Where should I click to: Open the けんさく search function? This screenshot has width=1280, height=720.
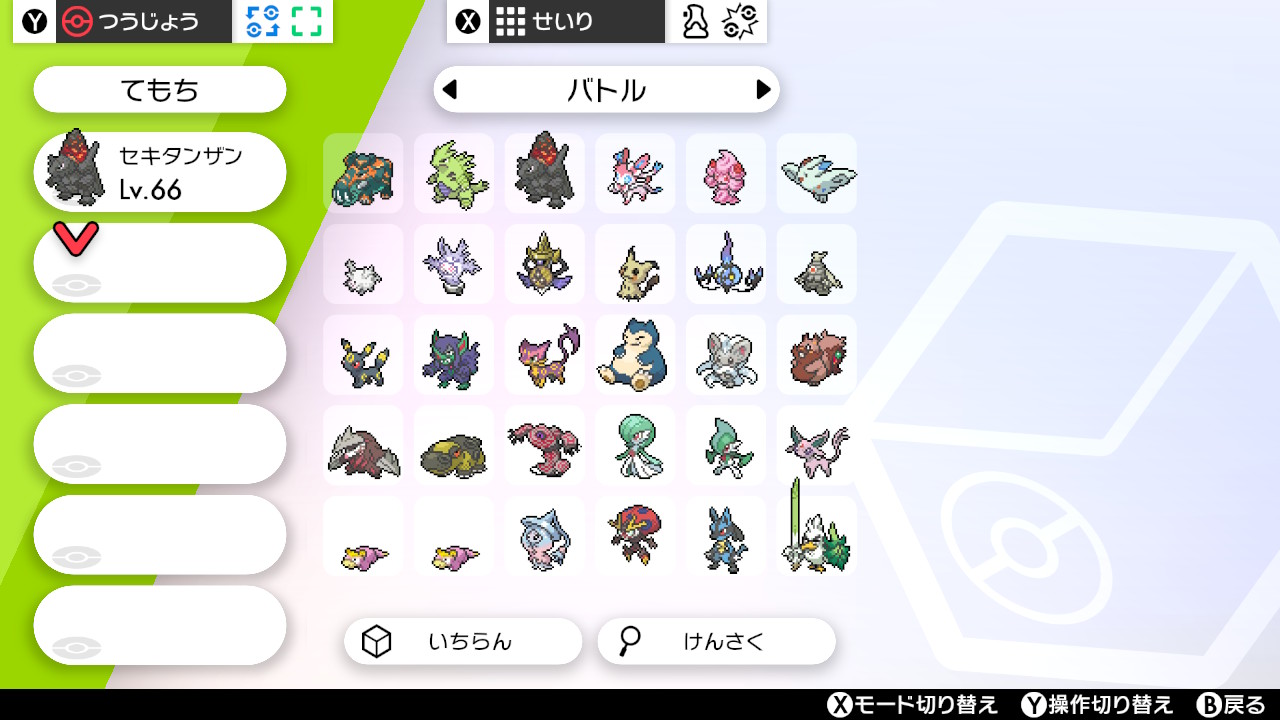point(716,642)
